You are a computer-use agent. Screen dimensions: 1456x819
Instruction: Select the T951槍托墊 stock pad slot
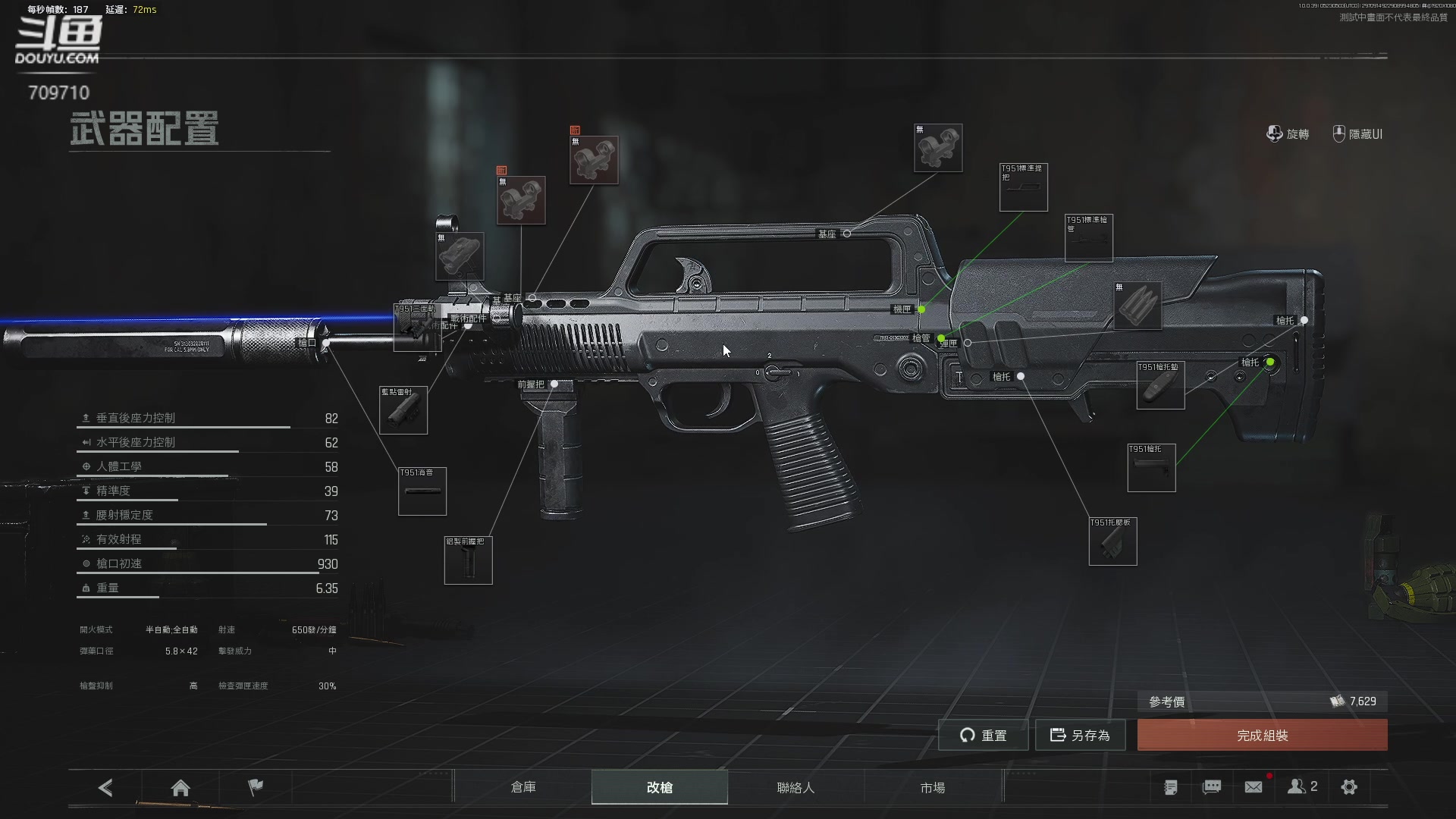click(1160, 385)
